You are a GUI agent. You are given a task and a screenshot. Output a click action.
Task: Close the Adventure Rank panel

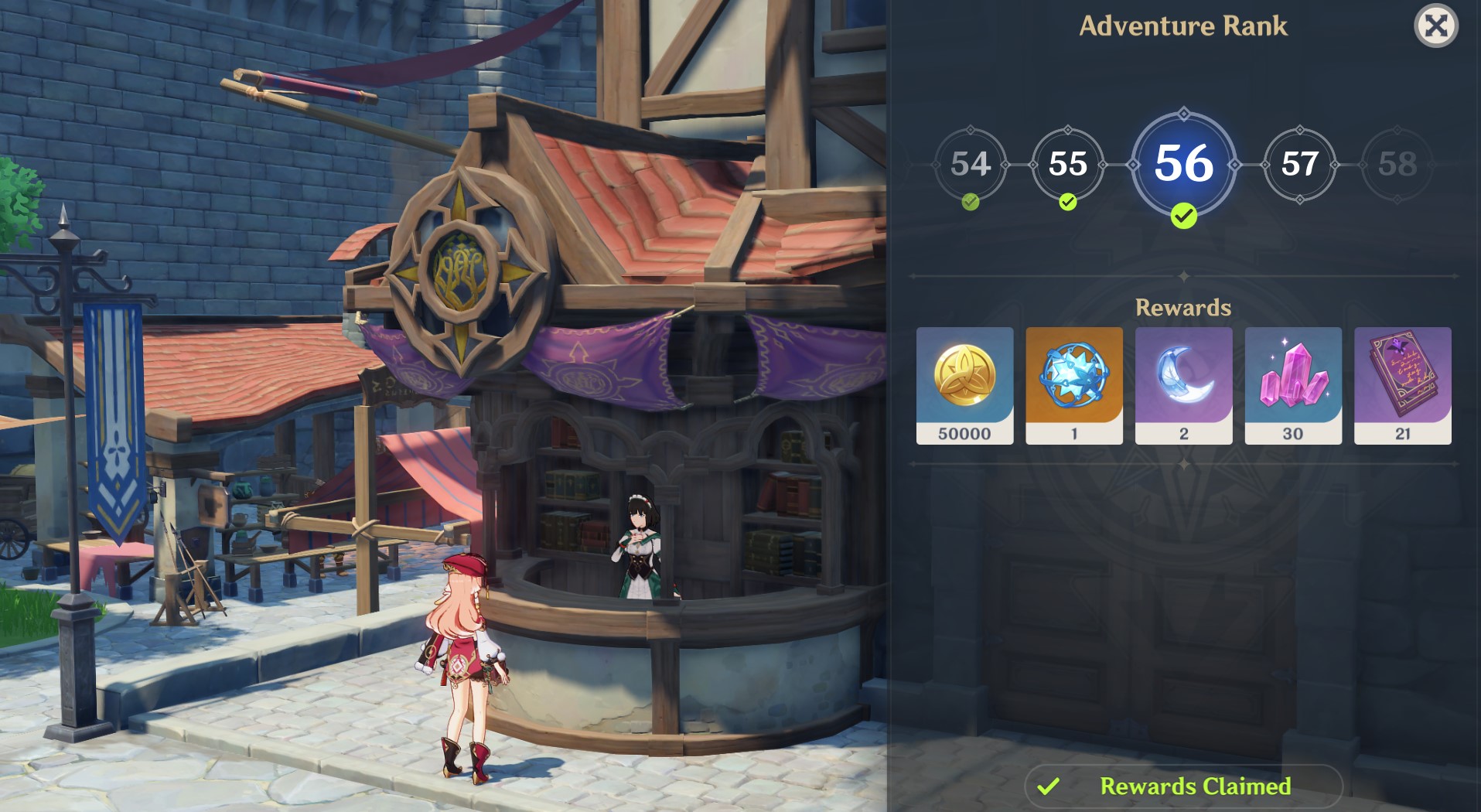pyautogui.click(x=1438, y=27)
